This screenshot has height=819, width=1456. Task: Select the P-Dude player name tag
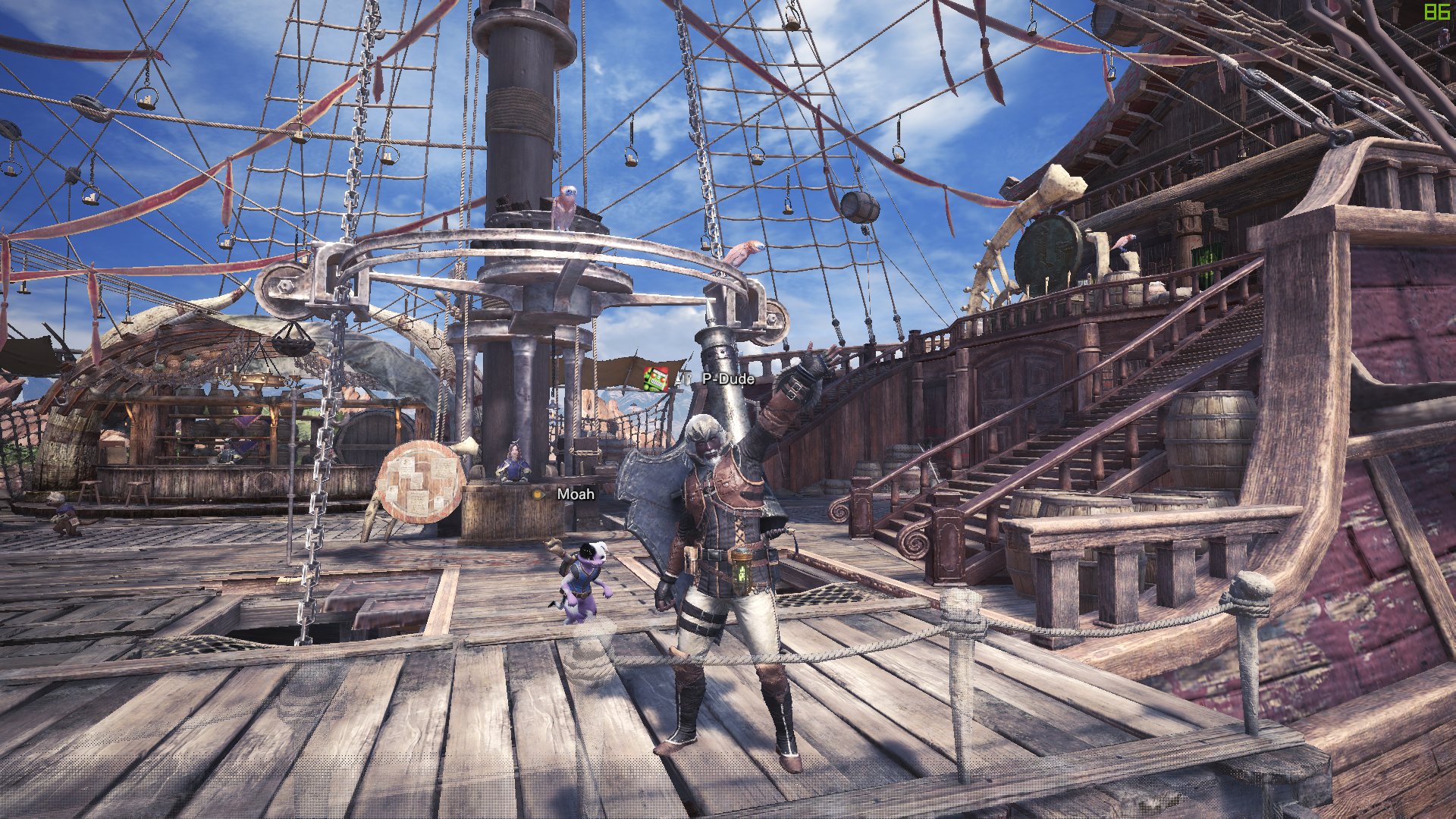[727, 378]
